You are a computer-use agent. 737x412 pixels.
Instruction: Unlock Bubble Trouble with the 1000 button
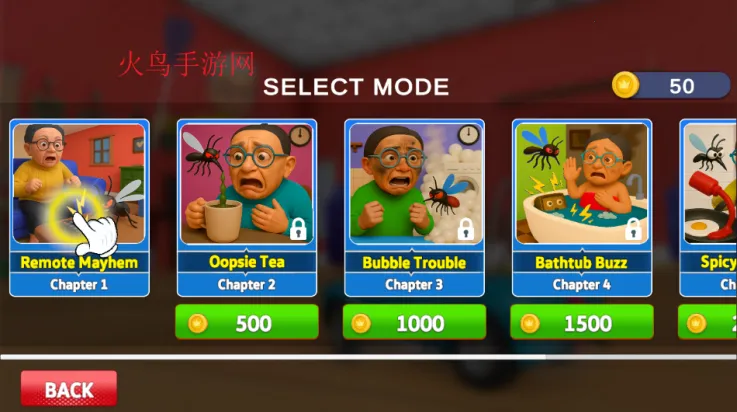[x=414, y=323]
